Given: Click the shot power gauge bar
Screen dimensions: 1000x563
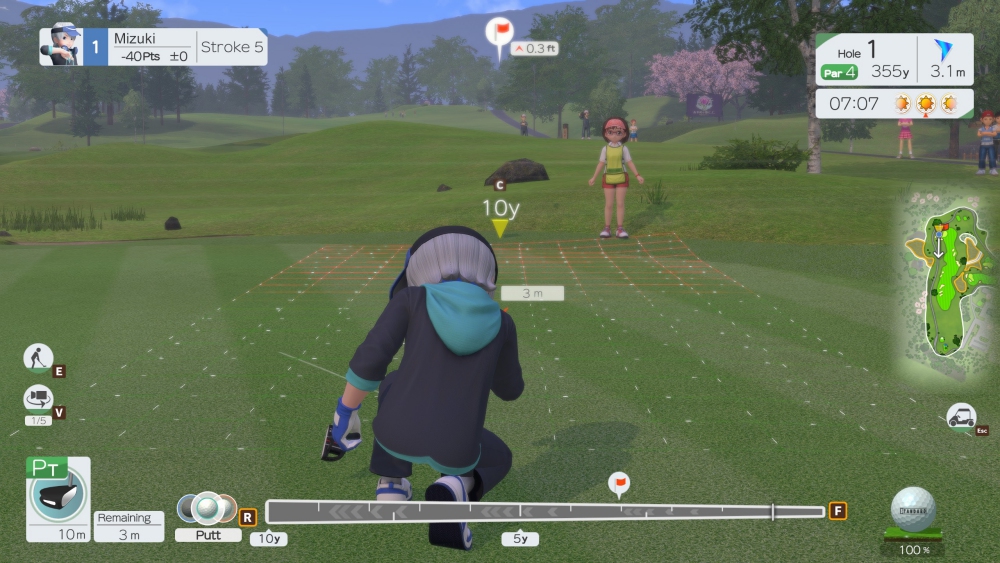Looking at the screenshot, I should click(x=545, y=512).
